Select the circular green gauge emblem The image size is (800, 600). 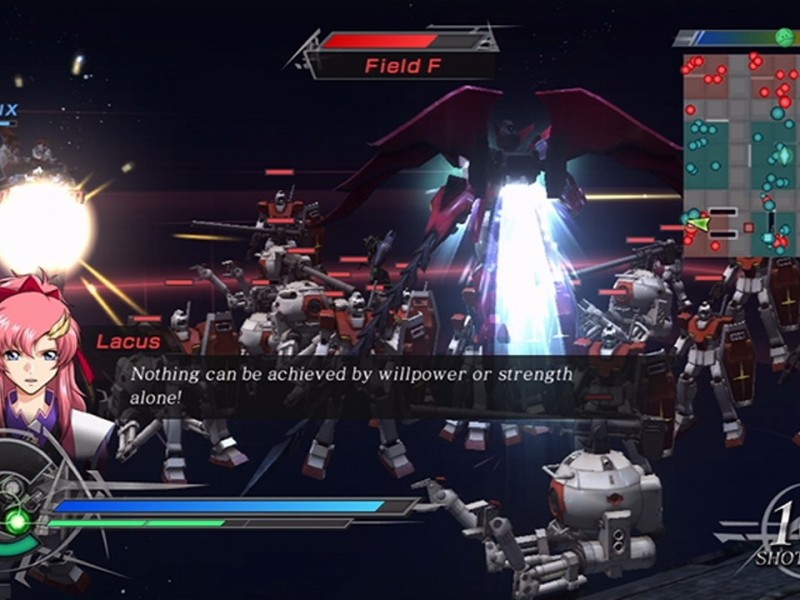click(17, 520)
